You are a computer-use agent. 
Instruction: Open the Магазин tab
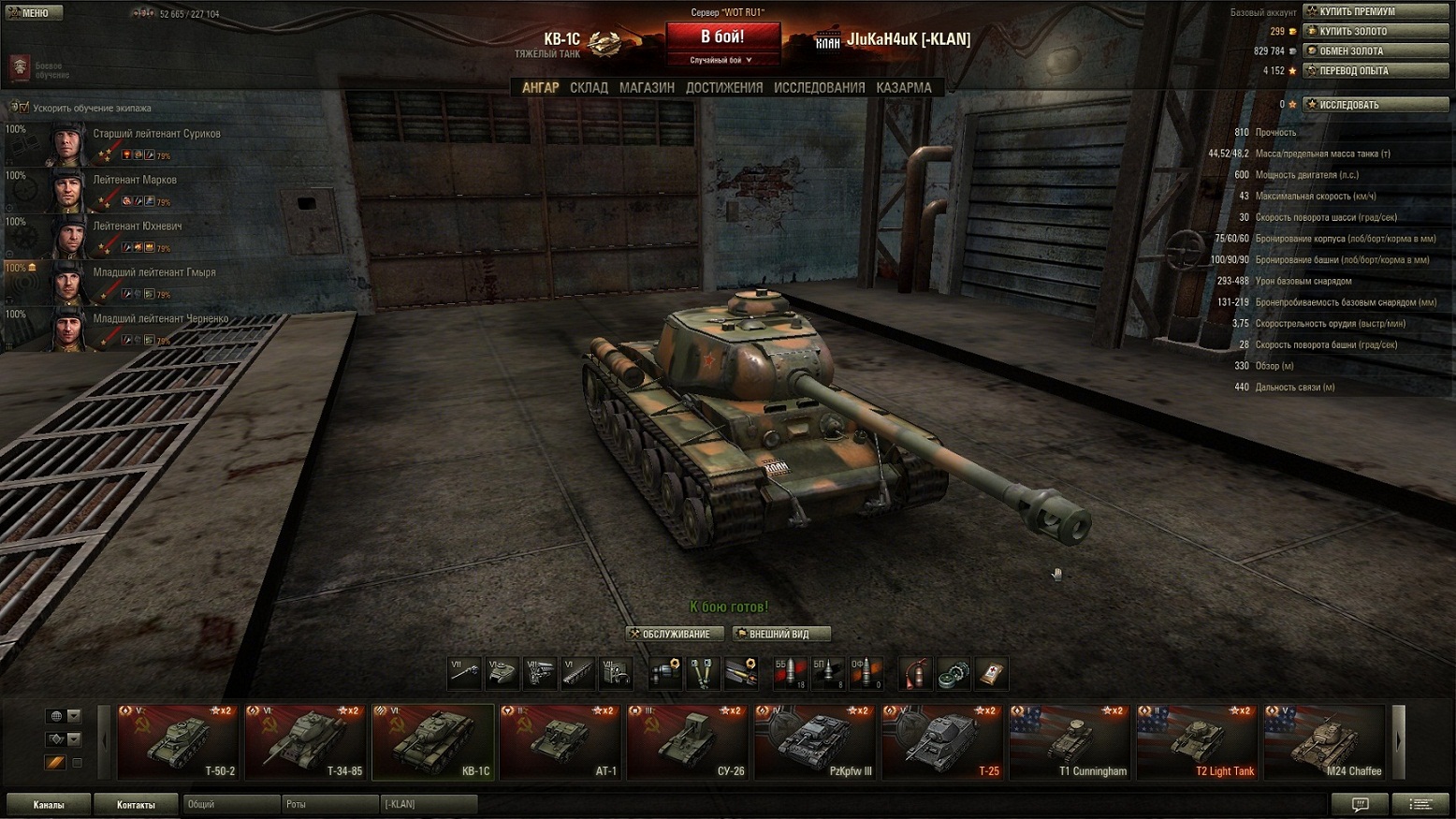(647, 88)
